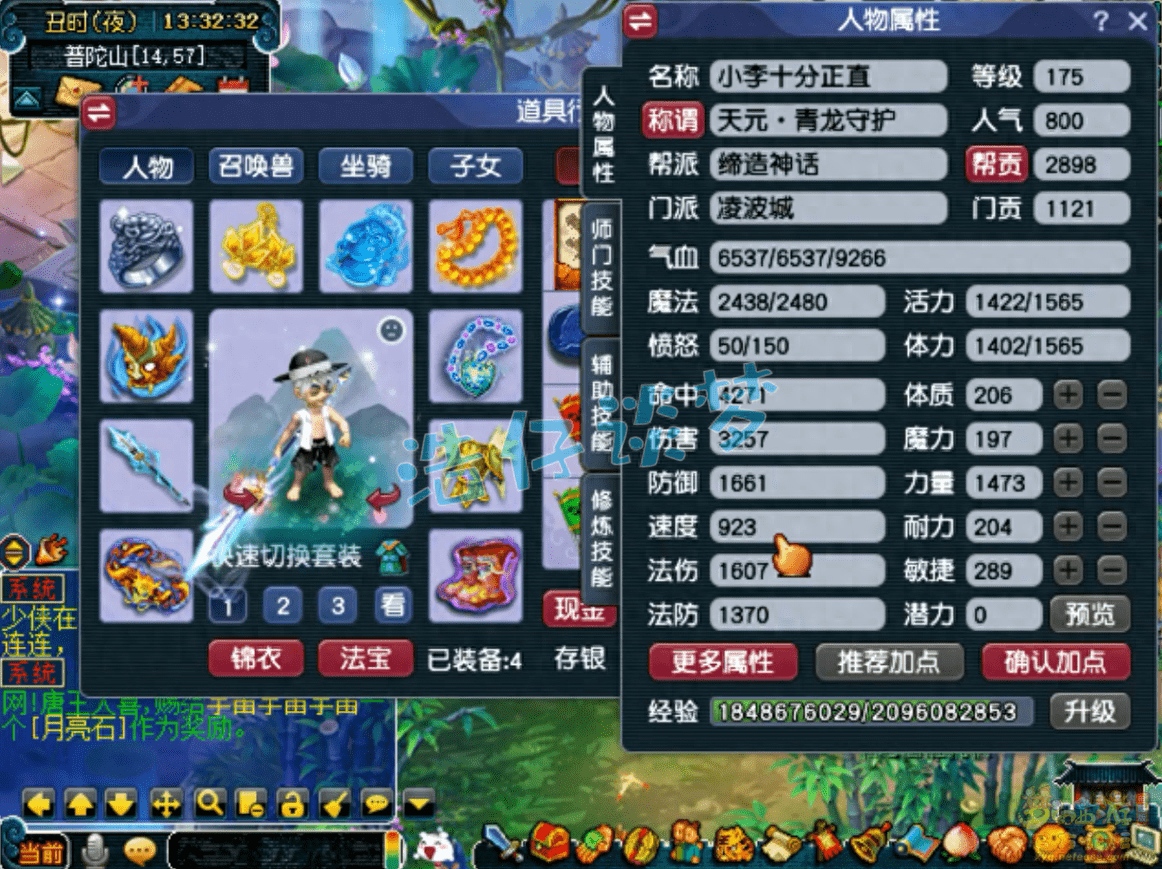
Task: Open the help question mark in 人物属性
Action: (x=1101, y=21)
